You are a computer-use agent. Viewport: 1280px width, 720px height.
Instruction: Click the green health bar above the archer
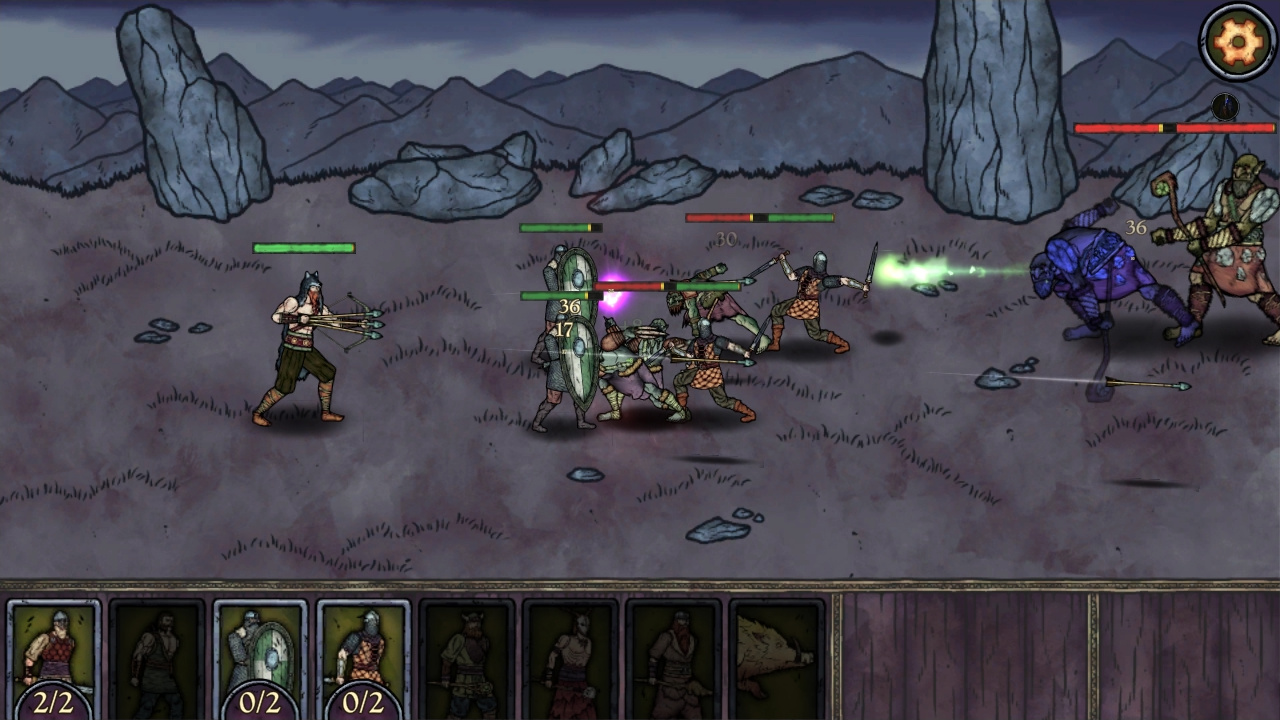click(305, 245)
